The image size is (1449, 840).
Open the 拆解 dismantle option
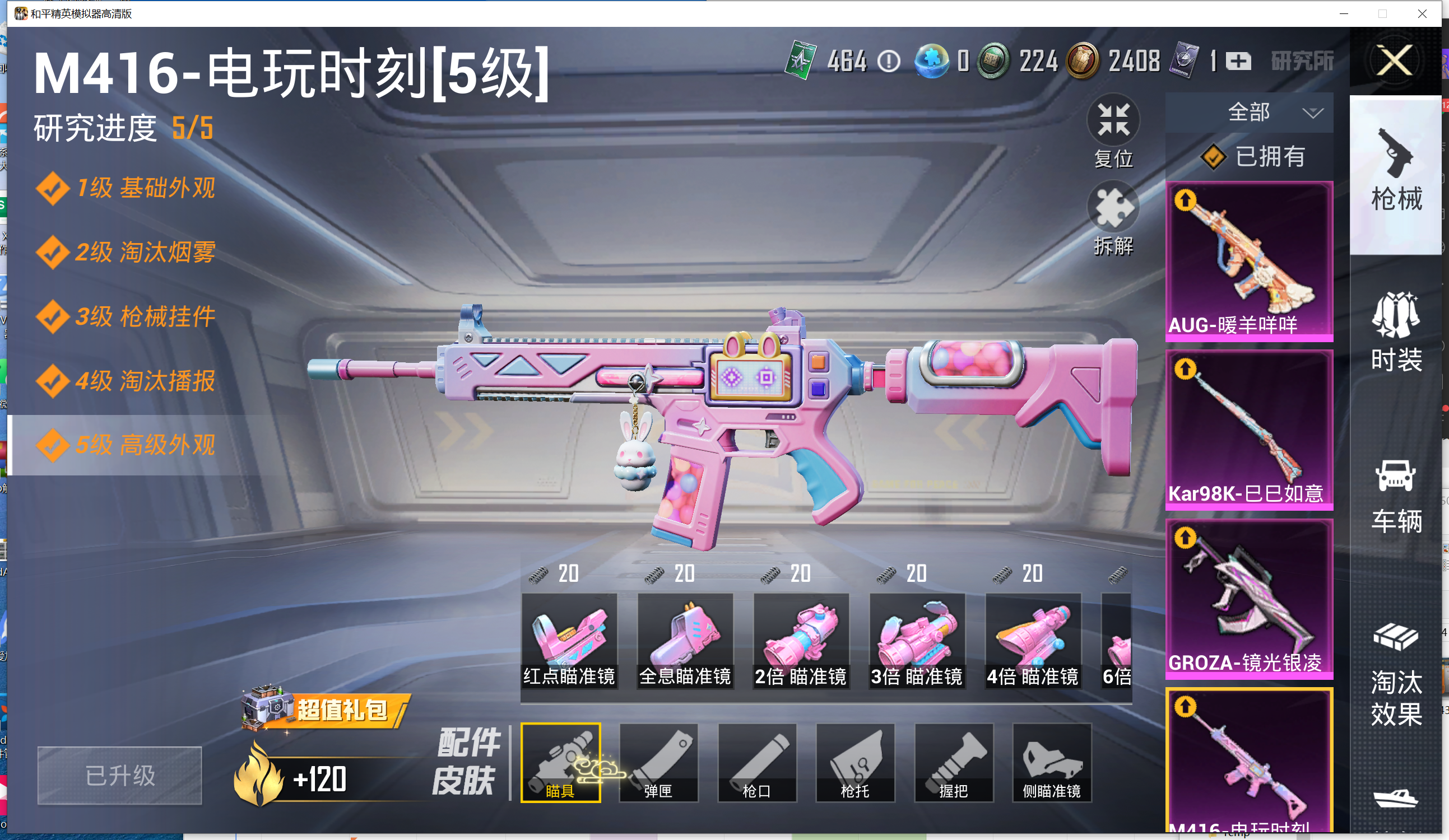point(1113,218)
